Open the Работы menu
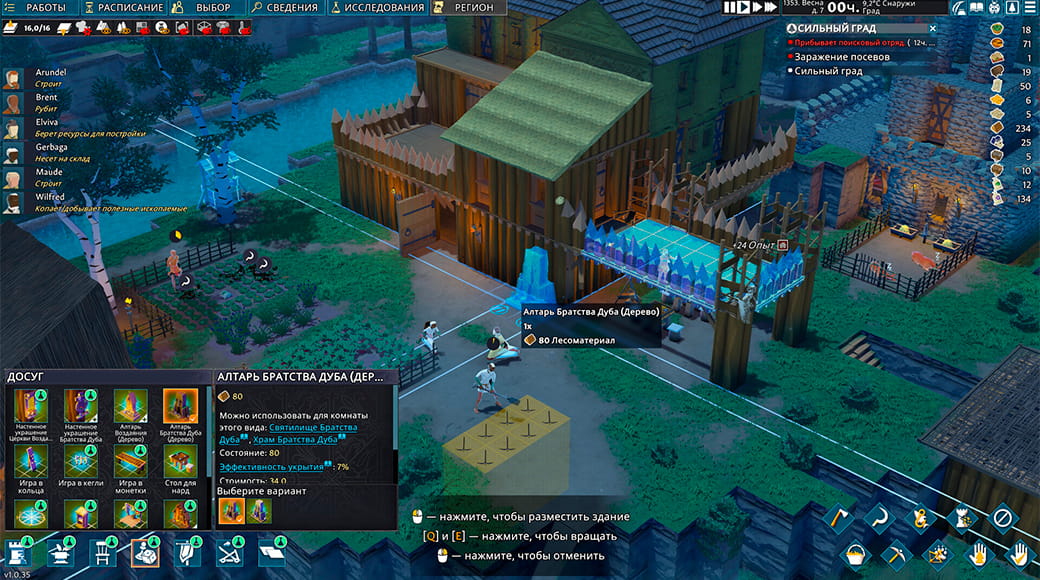This screenshot has height=580, width=1040. (x=38, y=8)
